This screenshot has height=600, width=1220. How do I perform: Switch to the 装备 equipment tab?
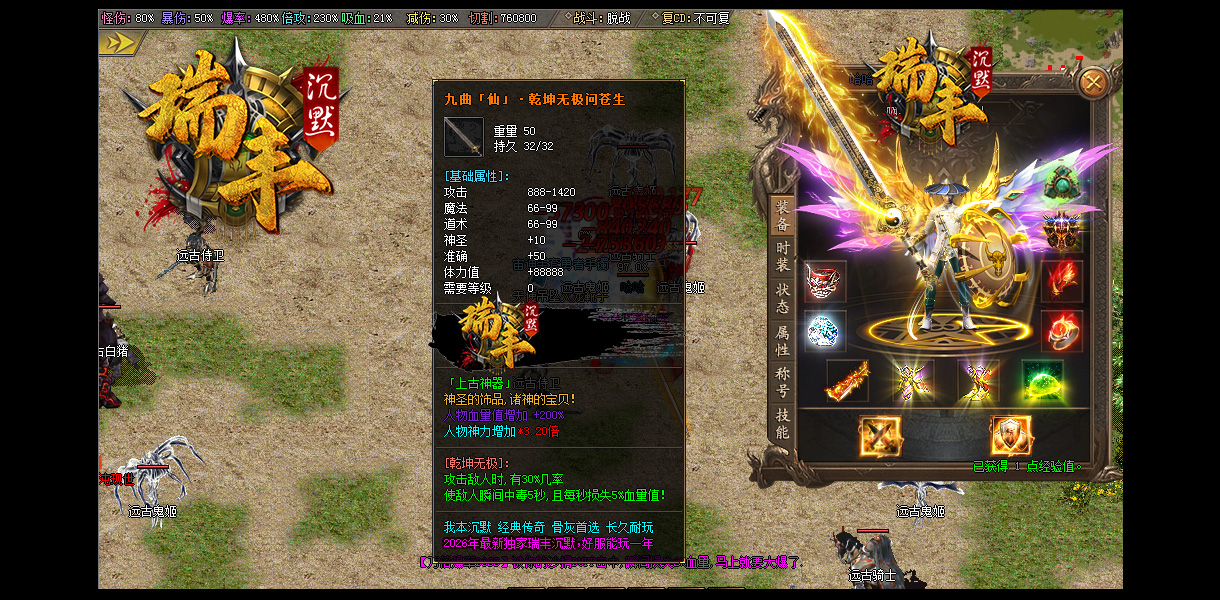click(782, 213)
